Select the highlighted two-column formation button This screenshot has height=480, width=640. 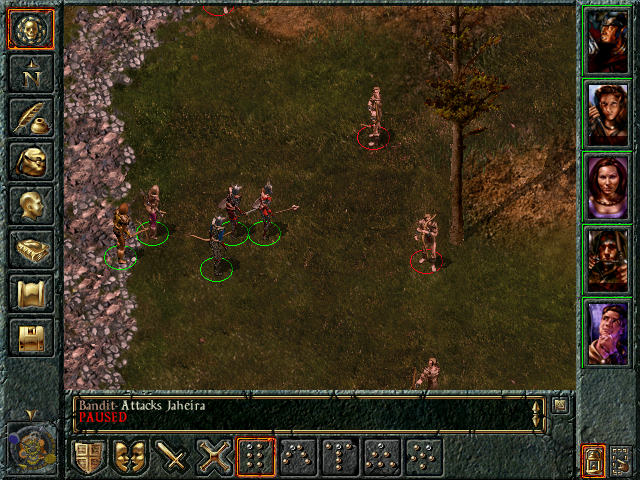click(x=256, y=456)
